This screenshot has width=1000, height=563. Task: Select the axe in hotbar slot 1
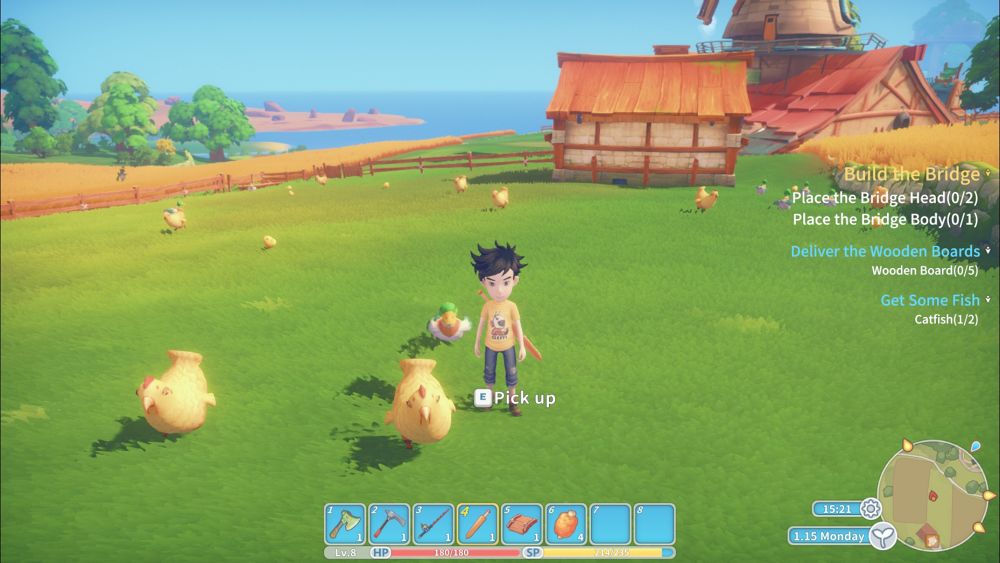345,523
